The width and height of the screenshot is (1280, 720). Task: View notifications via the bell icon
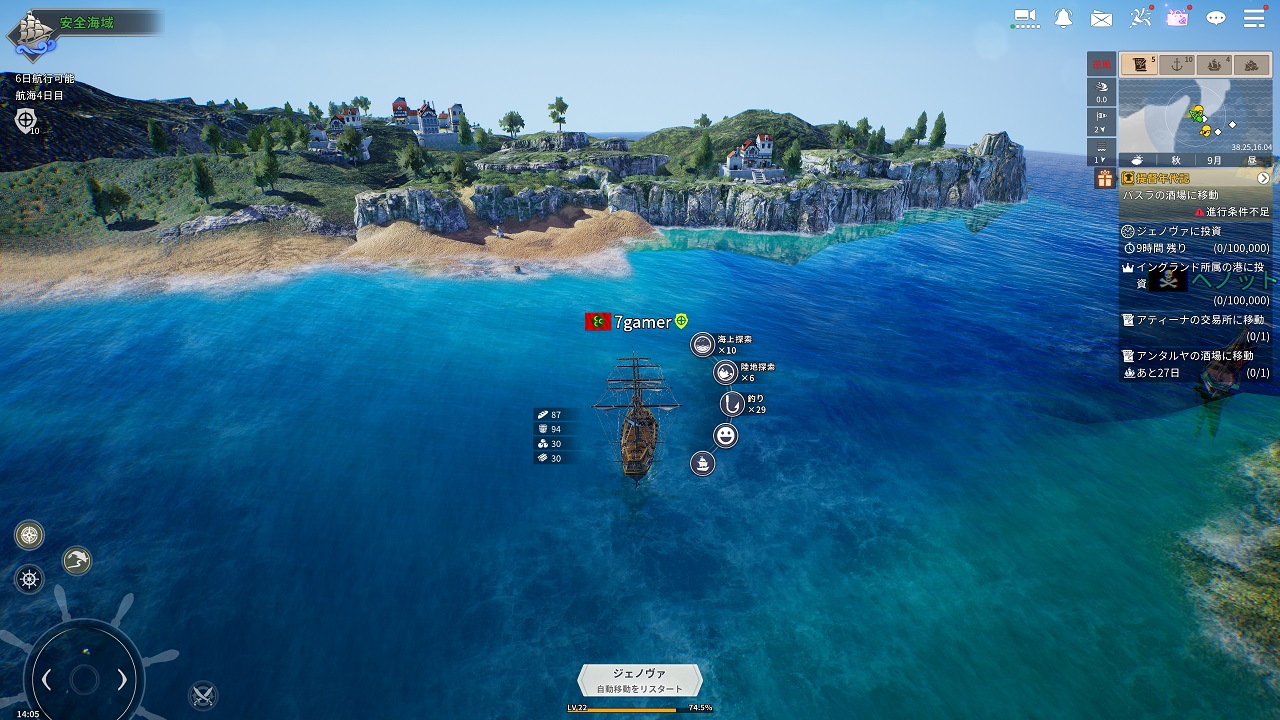[1063, 18]
